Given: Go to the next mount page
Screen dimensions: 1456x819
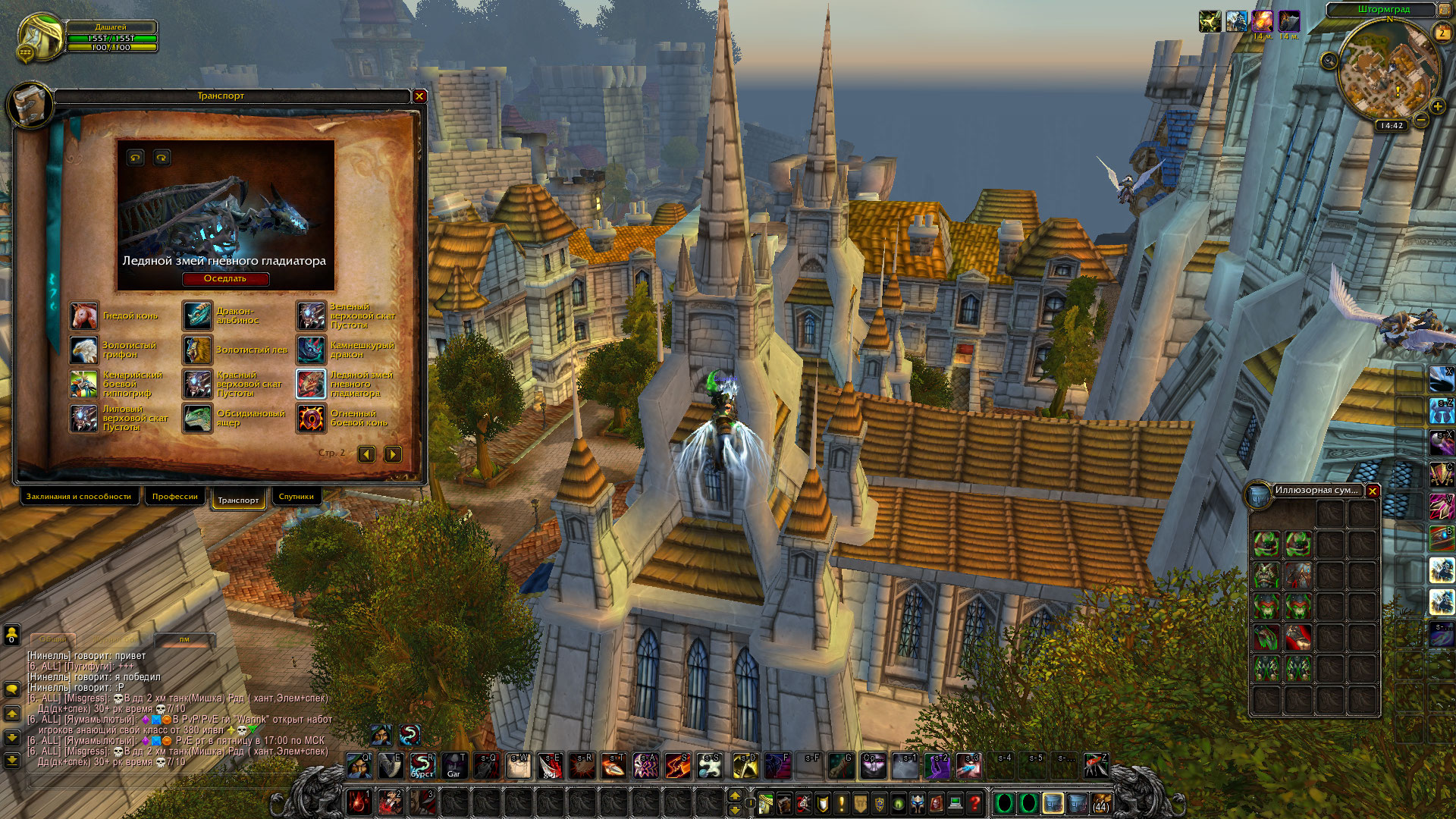Looking at the screenshot, I should click(393, 454).
